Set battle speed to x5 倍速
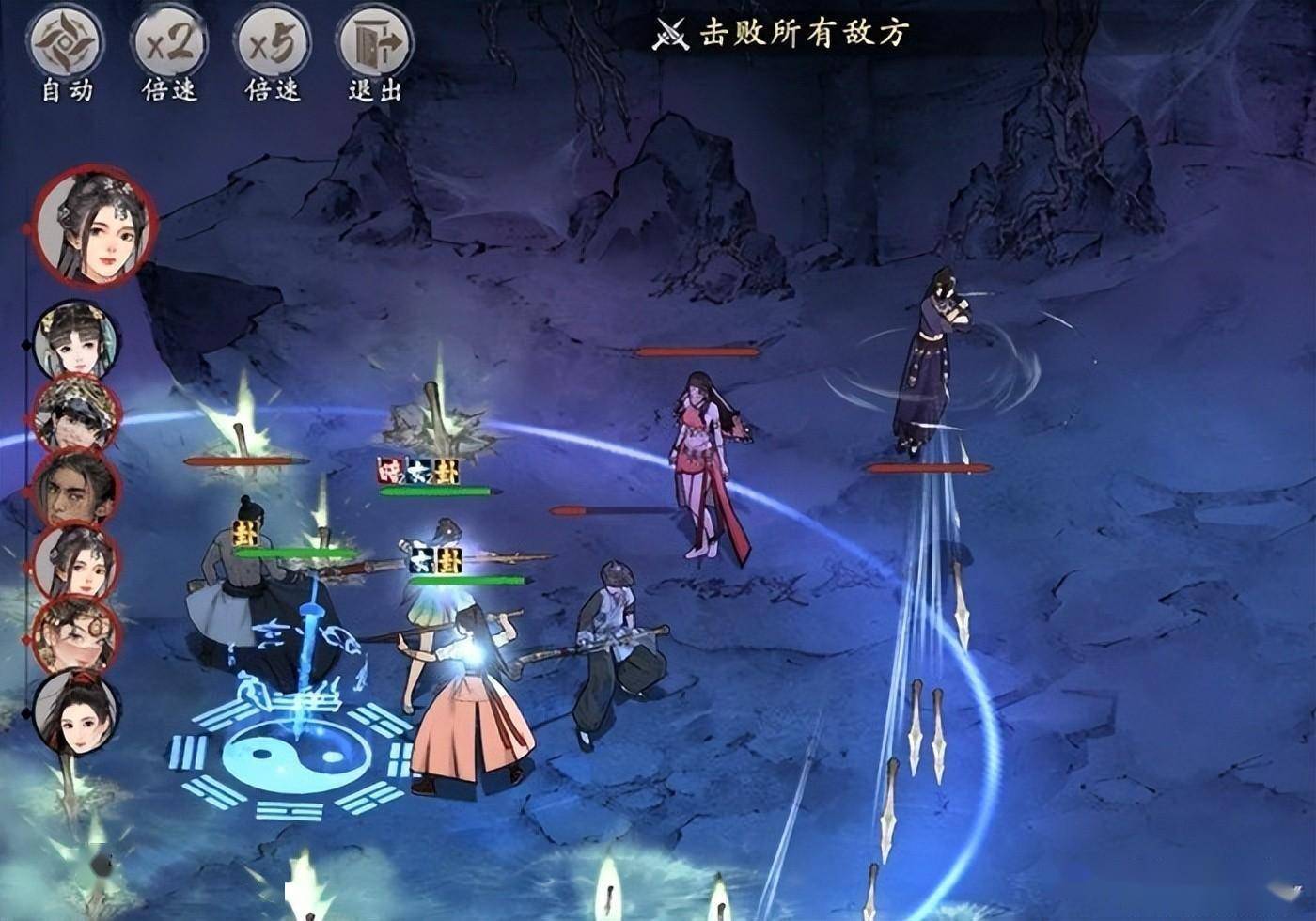This screenshot has height=921, width=1316. (273, 43)
